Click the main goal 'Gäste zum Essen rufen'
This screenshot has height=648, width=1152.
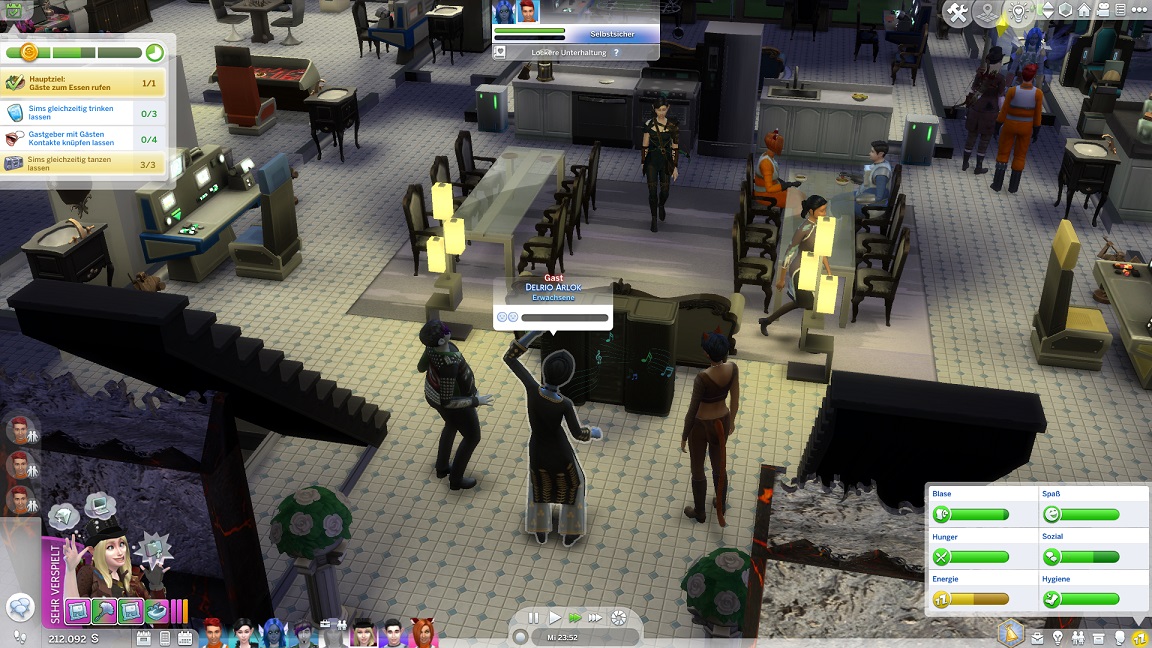(x=70, y=83)
